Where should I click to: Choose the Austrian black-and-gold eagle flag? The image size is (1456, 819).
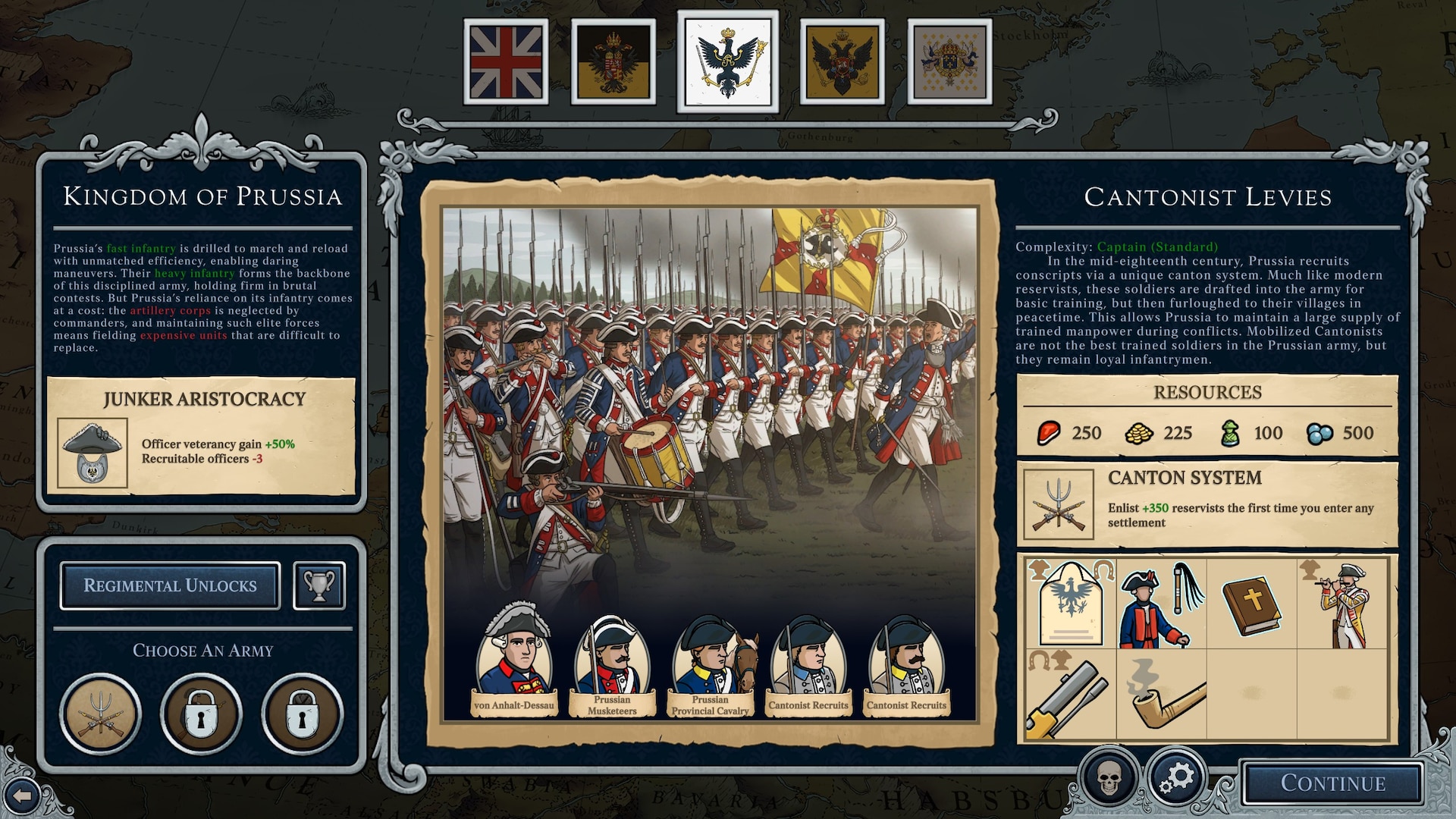(613, 61)
